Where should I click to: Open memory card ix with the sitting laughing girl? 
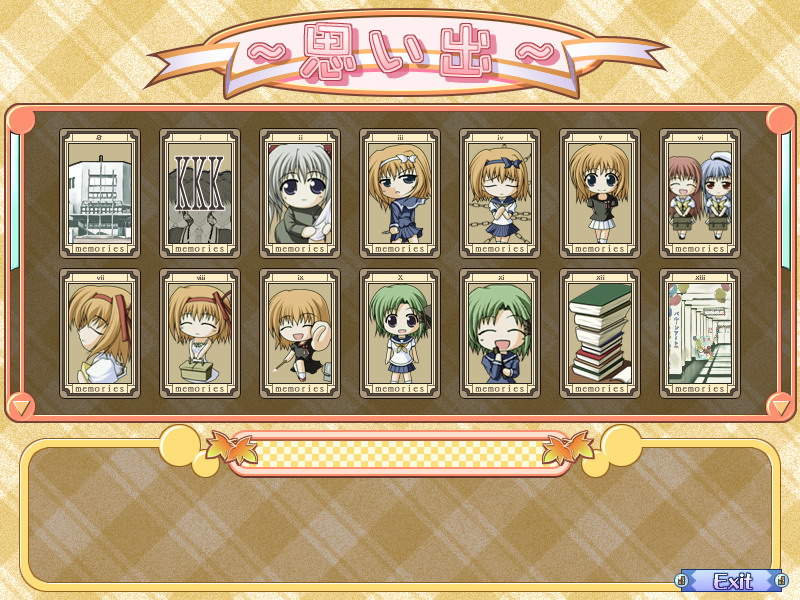tap(300, 334)
